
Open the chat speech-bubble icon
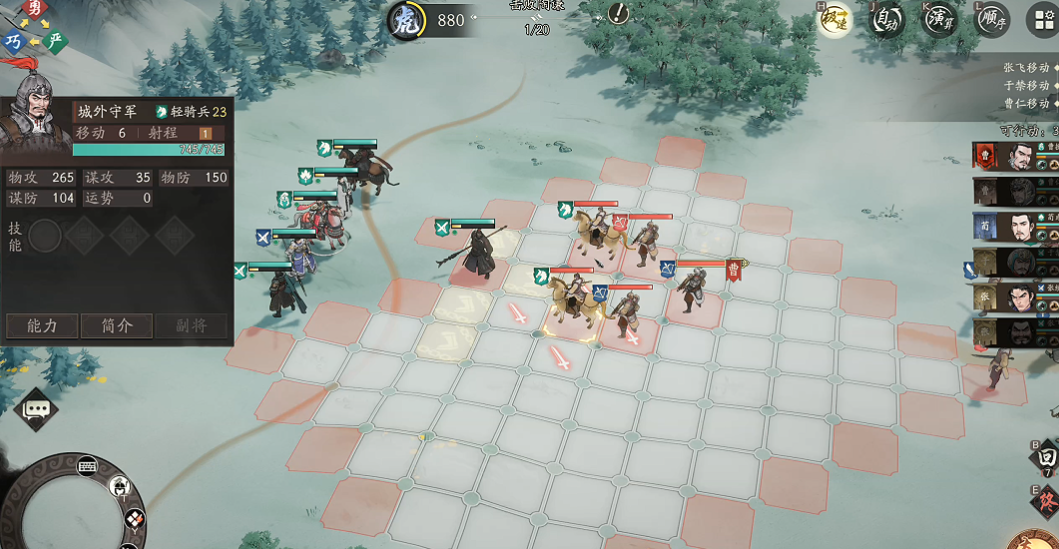click(38, 409)
